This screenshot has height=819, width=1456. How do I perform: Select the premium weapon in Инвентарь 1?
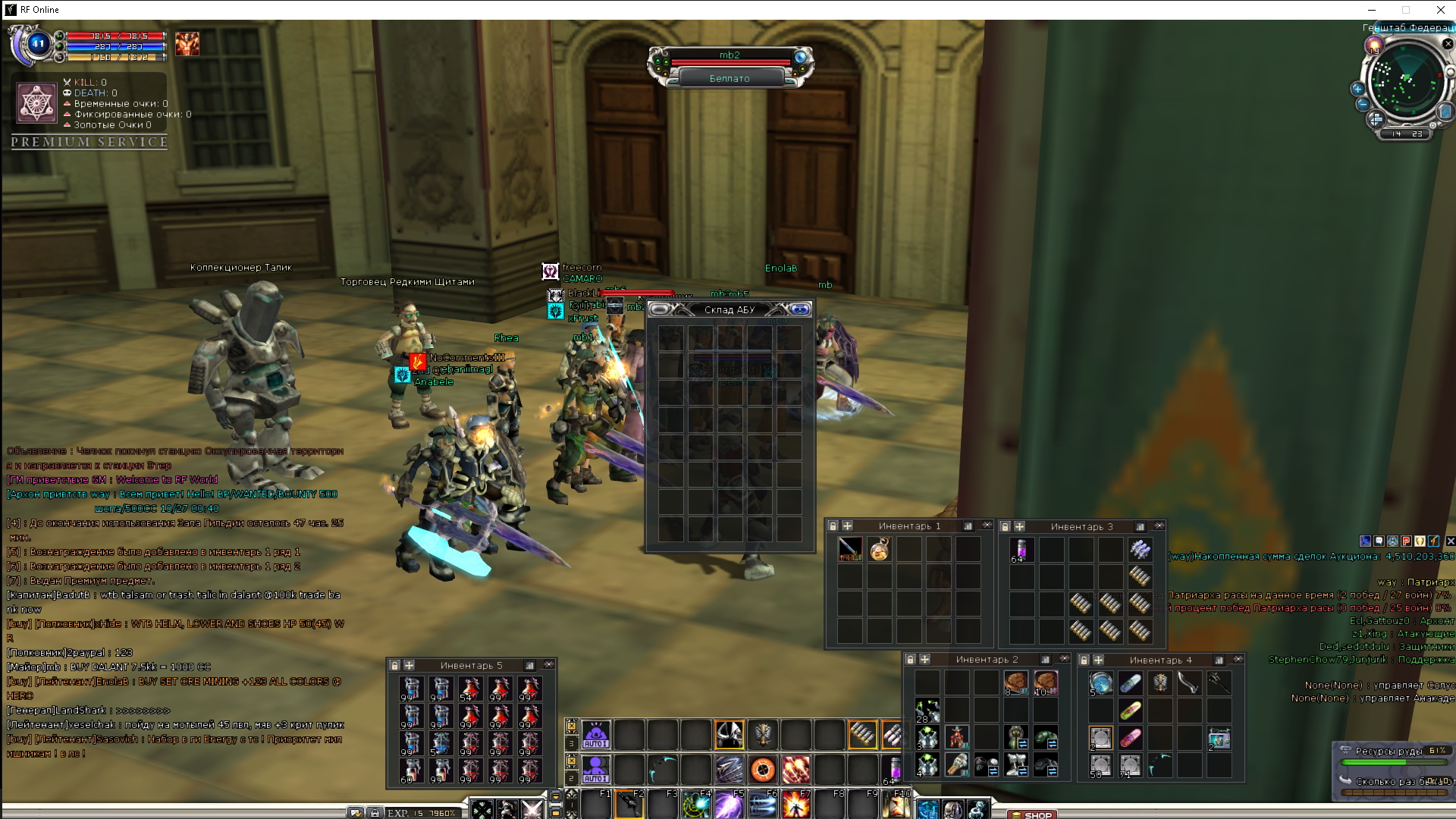pos(850,549)
